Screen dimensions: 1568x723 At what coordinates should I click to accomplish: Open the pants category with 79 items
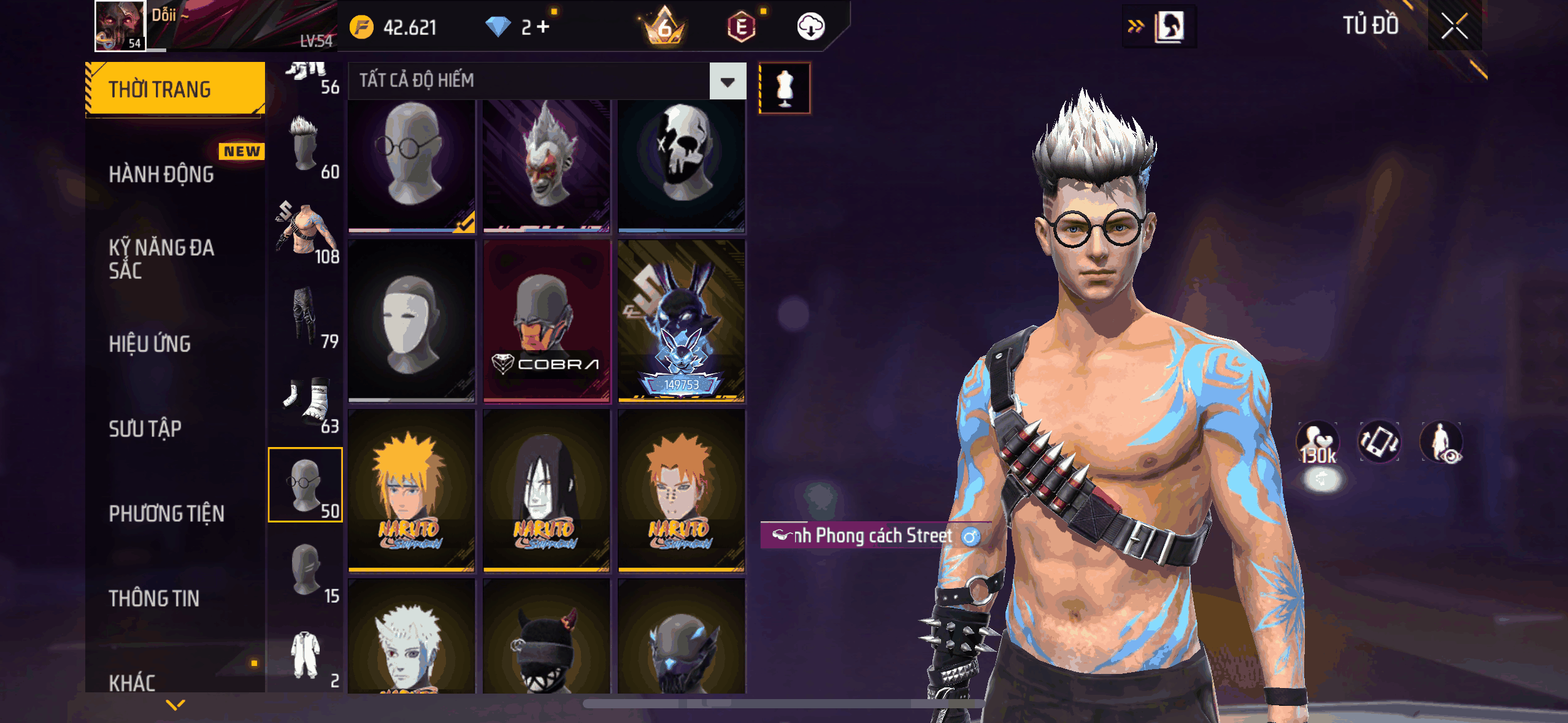pyautogui.click(x=306, y=319)
